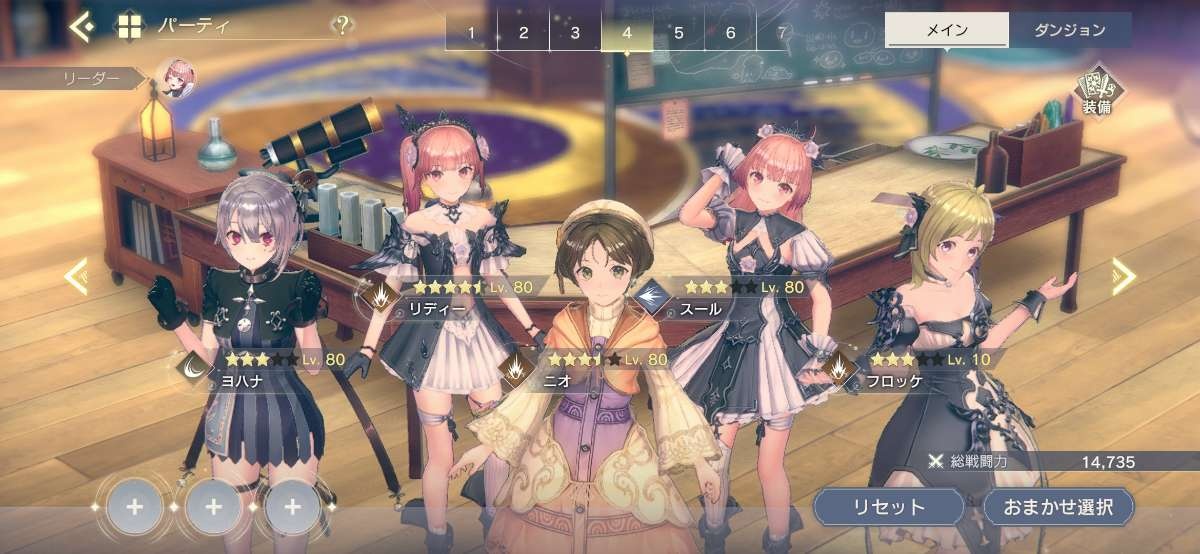This screenshot has height=554, width=1200.
Task: Show next party with right arrow
Action: click(x=1124, y=276)
